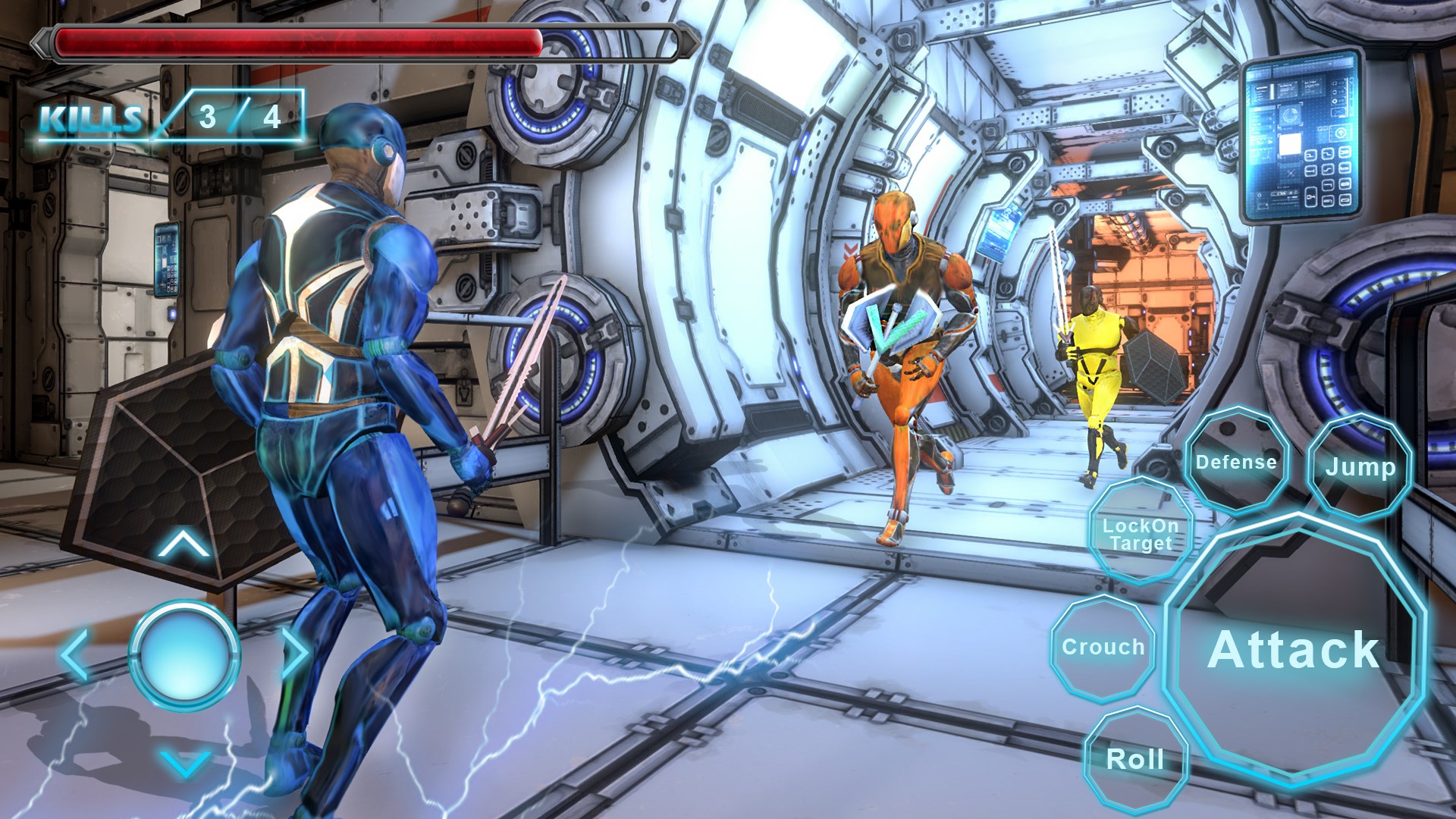Activate the Defense button
Image resolution: width=1456 pixels, height=819 pixels.
coord(1236,462)
